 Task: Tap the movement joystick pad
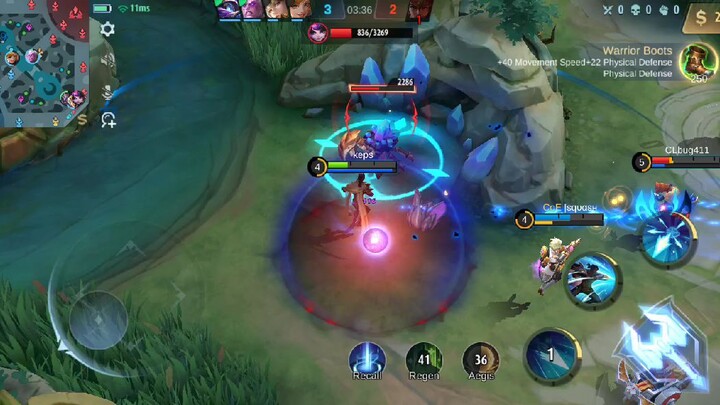click(98, 320)
